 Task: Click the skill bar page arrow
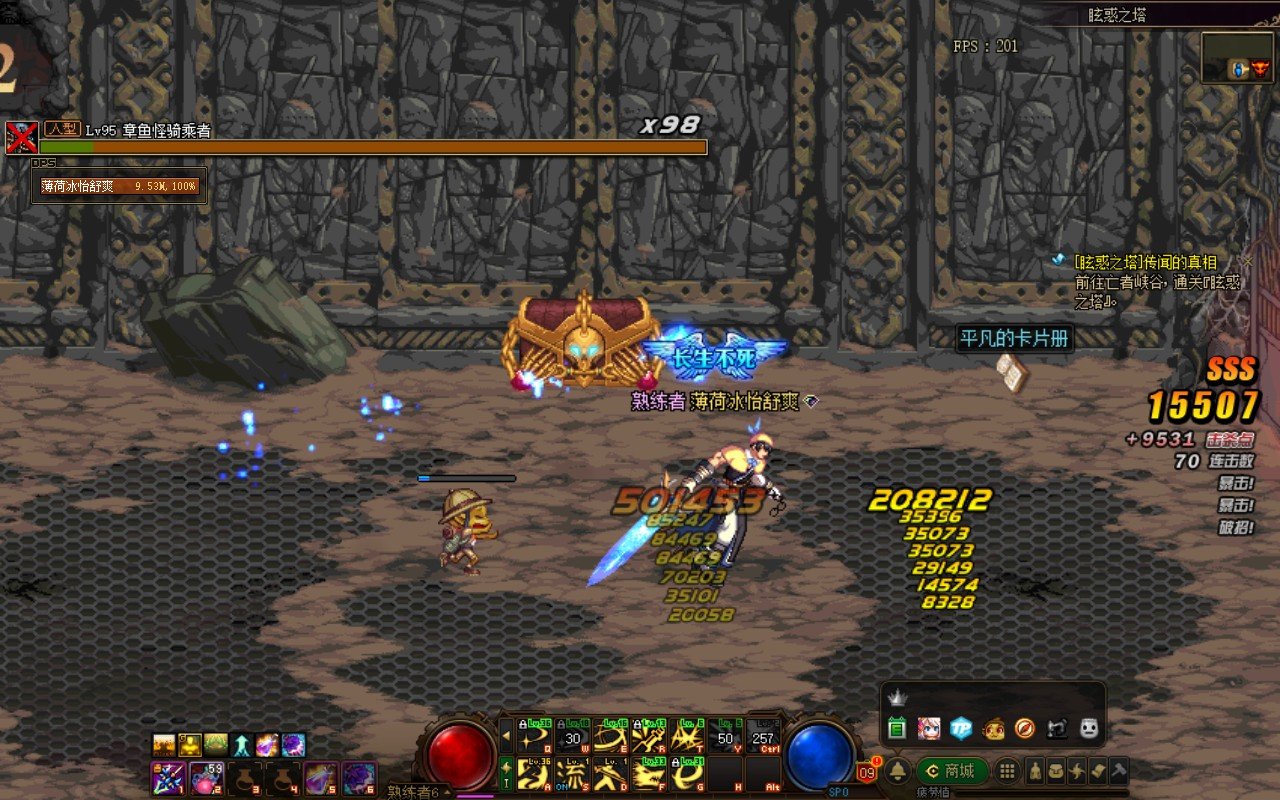coord(506,736)
